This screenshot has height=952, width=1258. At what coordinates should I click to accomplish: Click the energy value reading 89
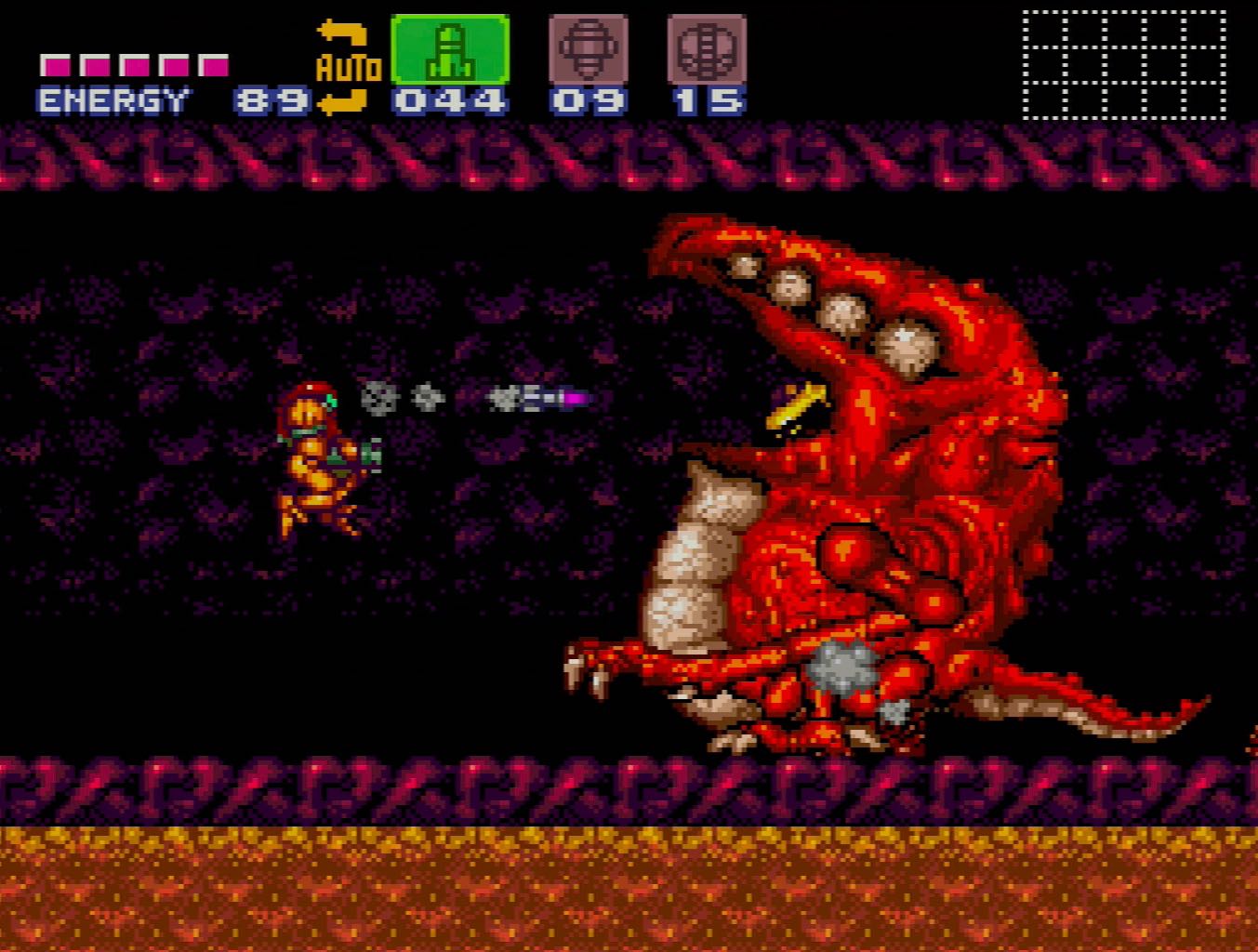click(x=268, y=98)
